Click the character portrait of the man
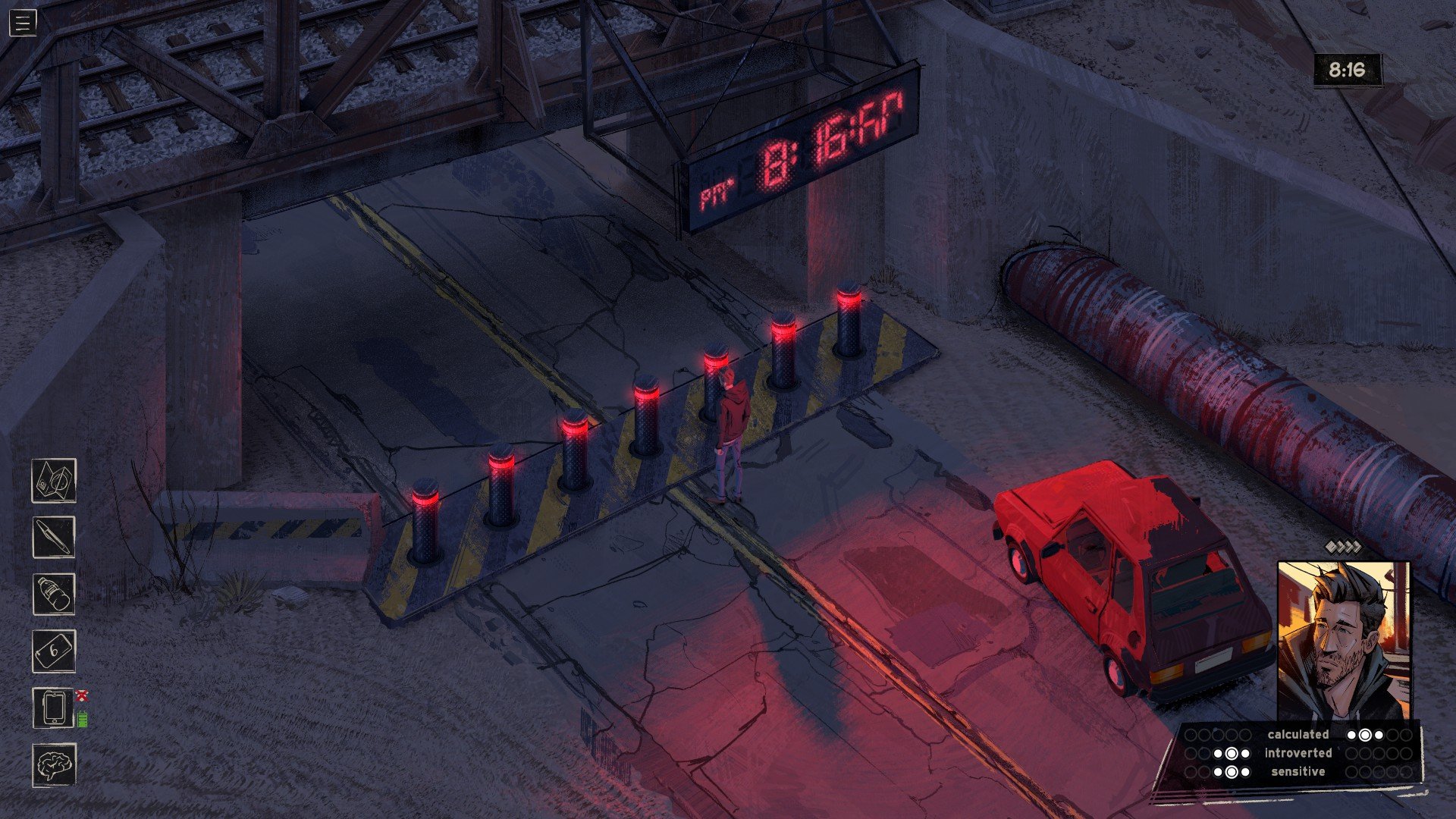 click(x=1343, y=641)
